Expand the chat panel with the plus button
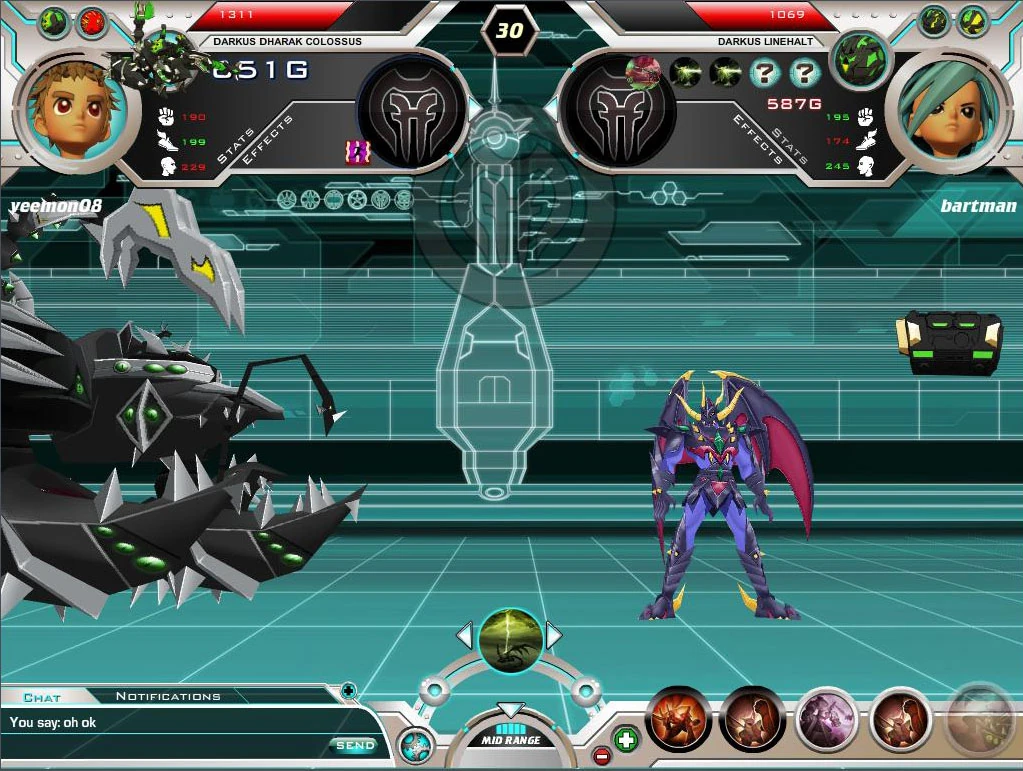Image resolution: width=1023 pixels, height=771 pixels. click(348, 689)
